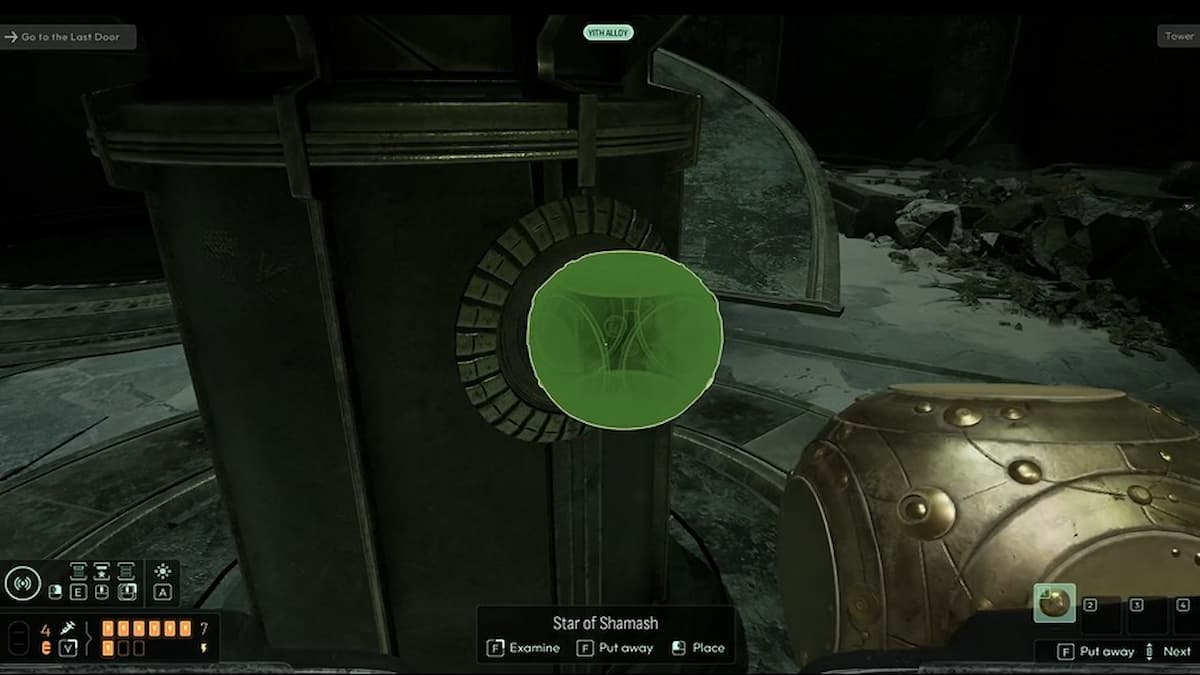The height and width of the screenshot is (675, 1200).
Task: Click the Yith Alloy tag
Action: click(x=608, y=33)
